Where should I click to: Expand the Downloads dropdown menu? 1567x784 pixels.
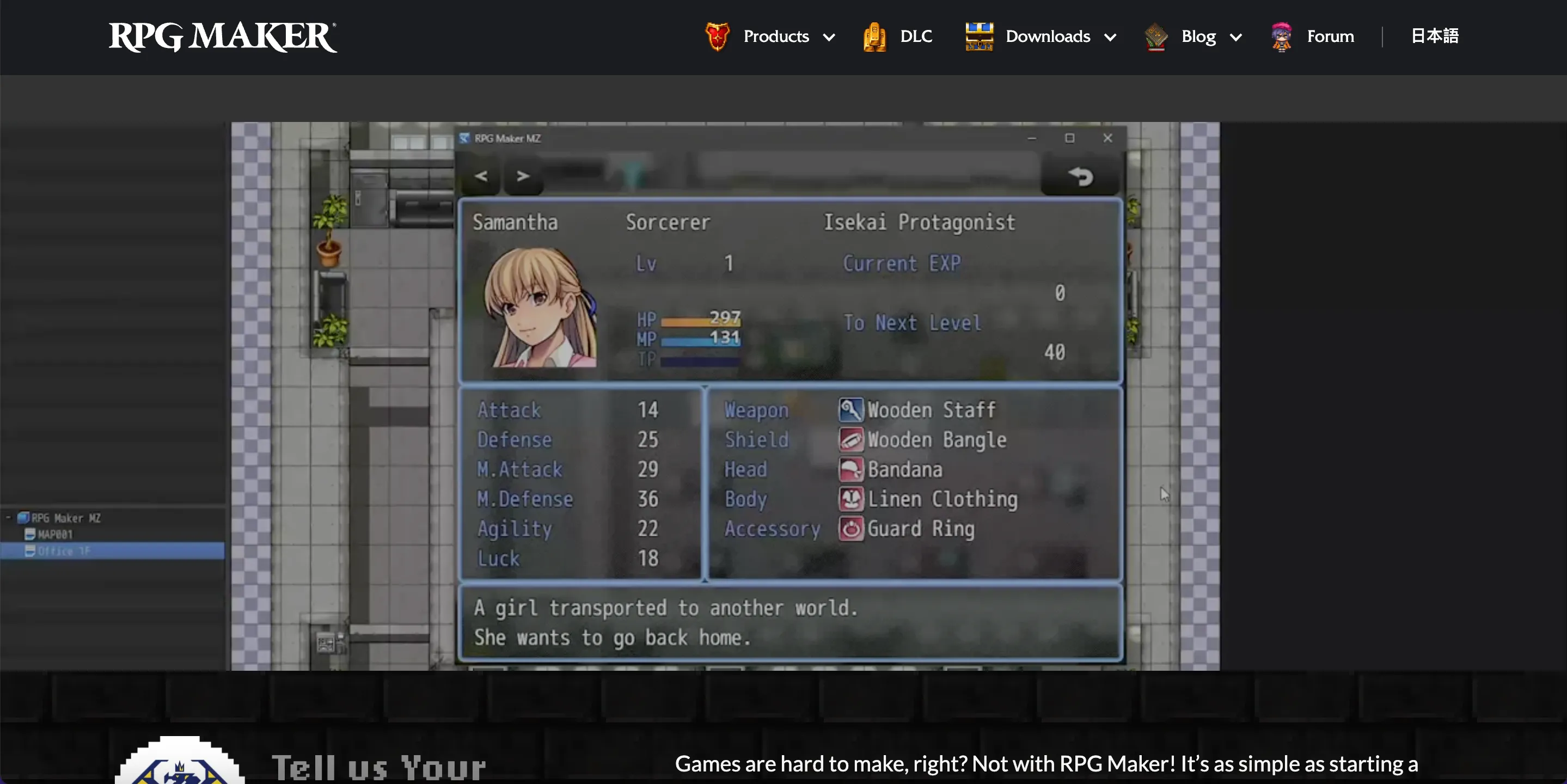[x=1111, y=37]
